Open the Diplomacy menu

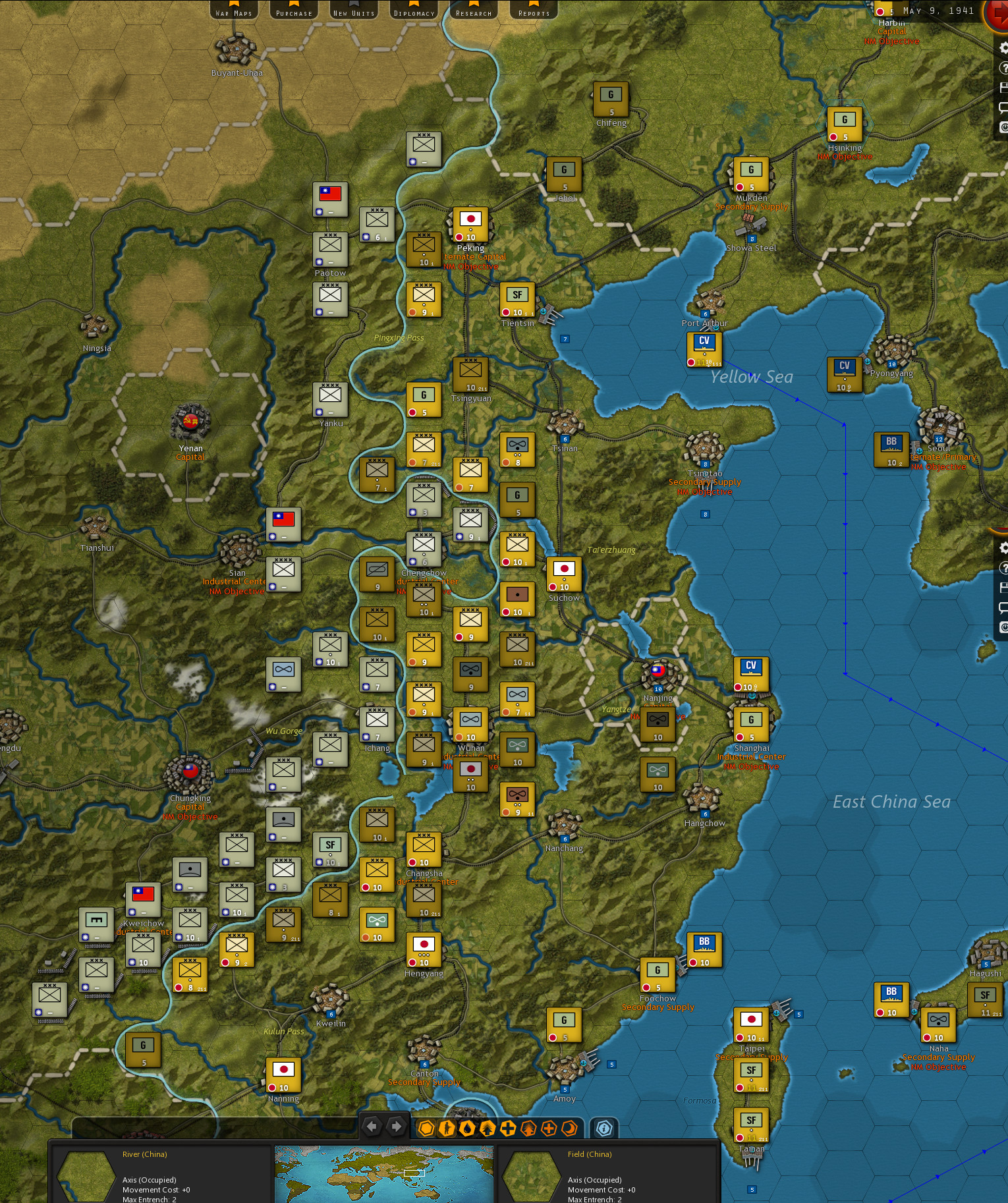click(413, 11)
